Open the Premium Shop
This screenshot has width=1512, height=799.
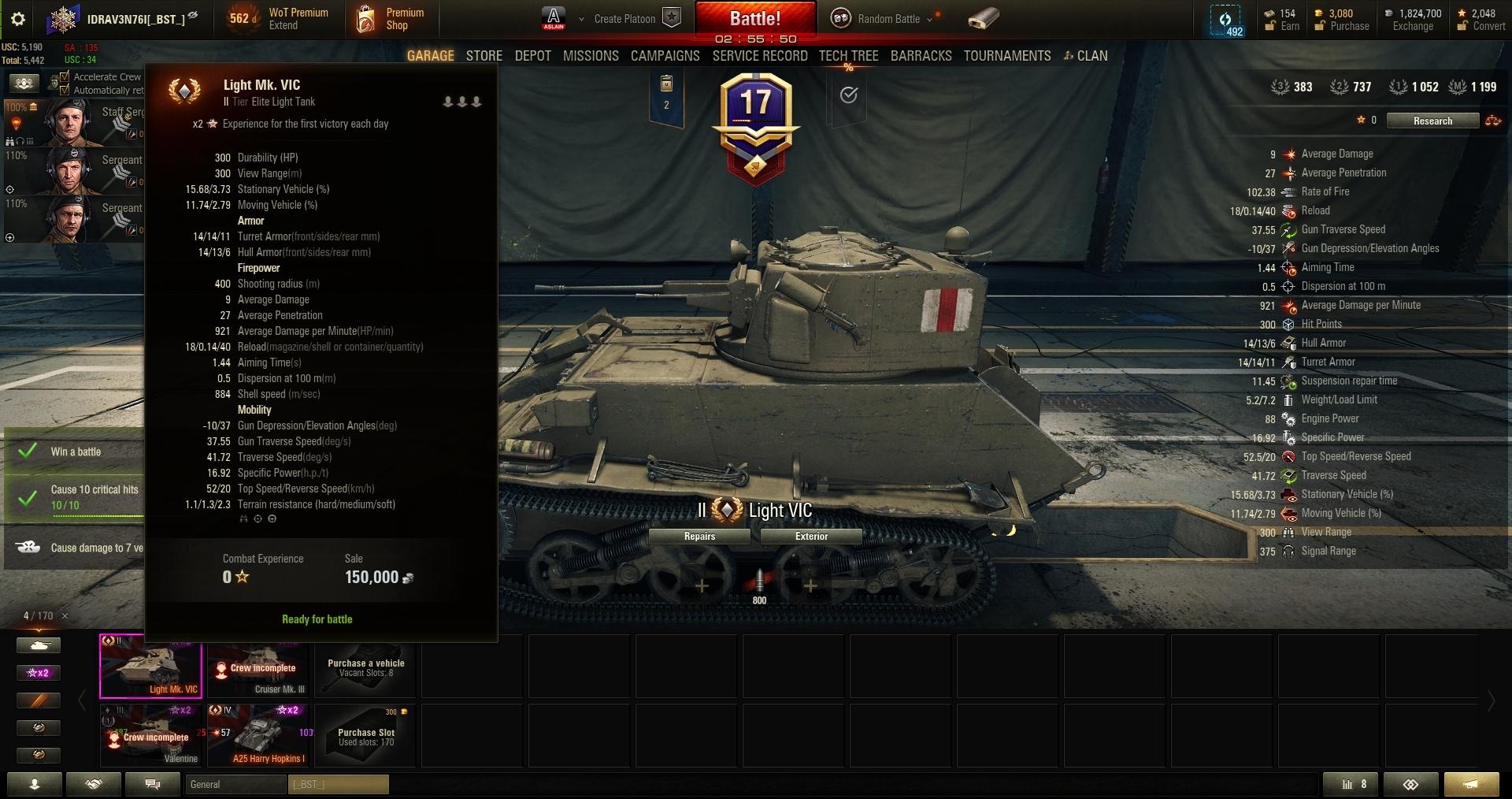(391, 19)
